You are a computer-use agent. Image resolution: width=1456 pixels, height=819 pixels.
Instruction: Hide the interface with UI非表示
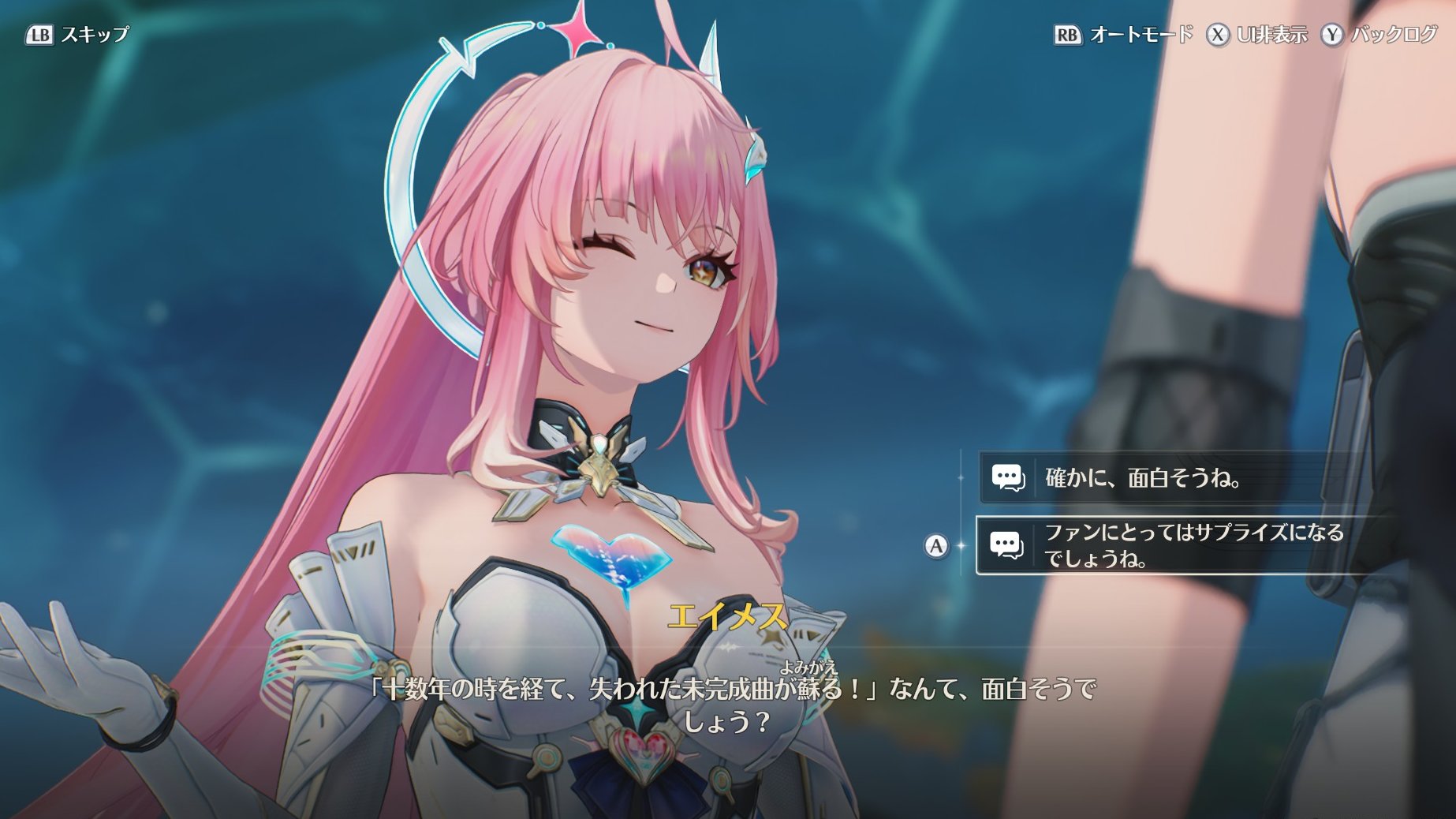[1257, 35]
